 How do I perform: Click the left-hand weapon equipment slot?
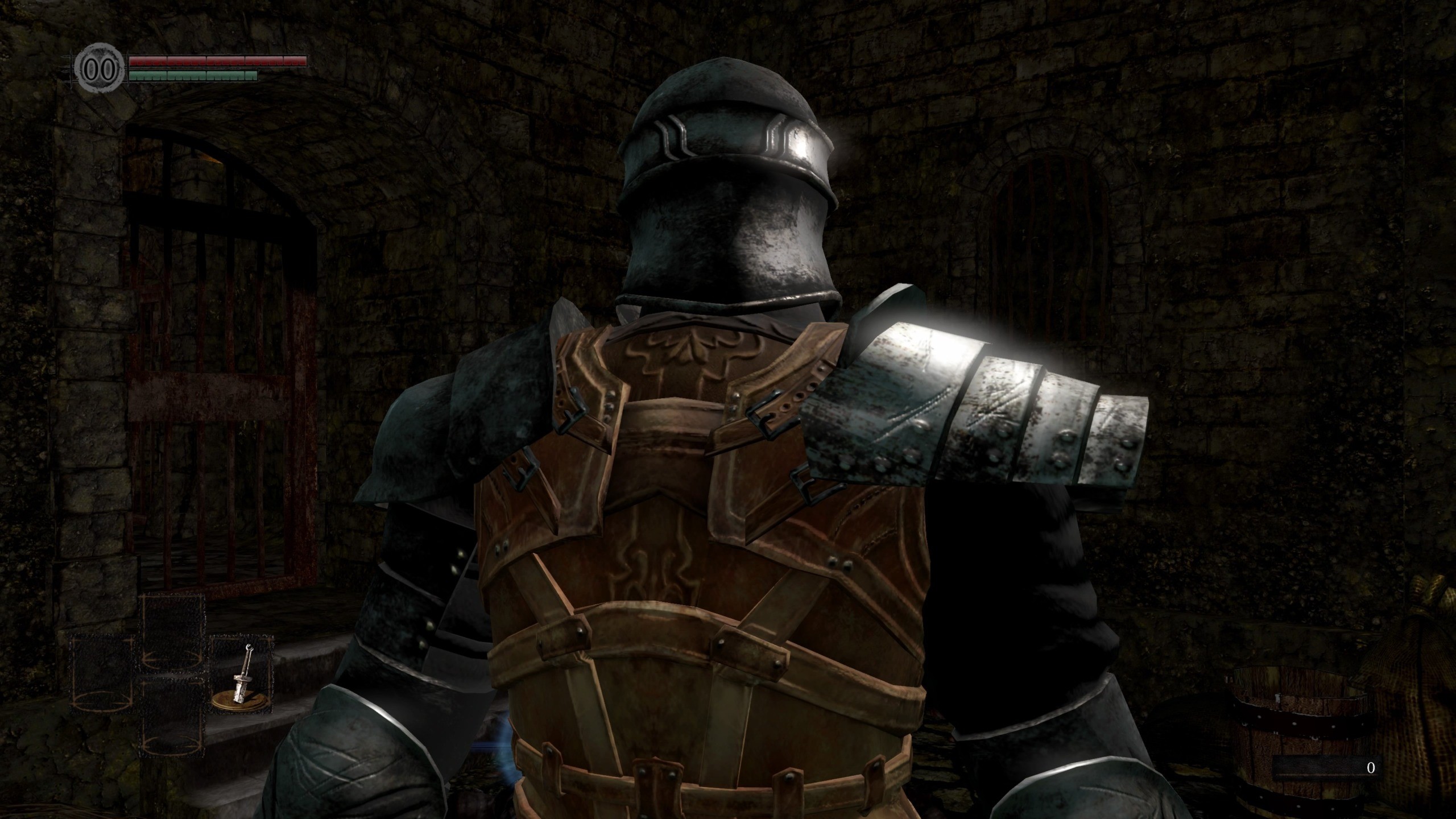tap(101, 675)
